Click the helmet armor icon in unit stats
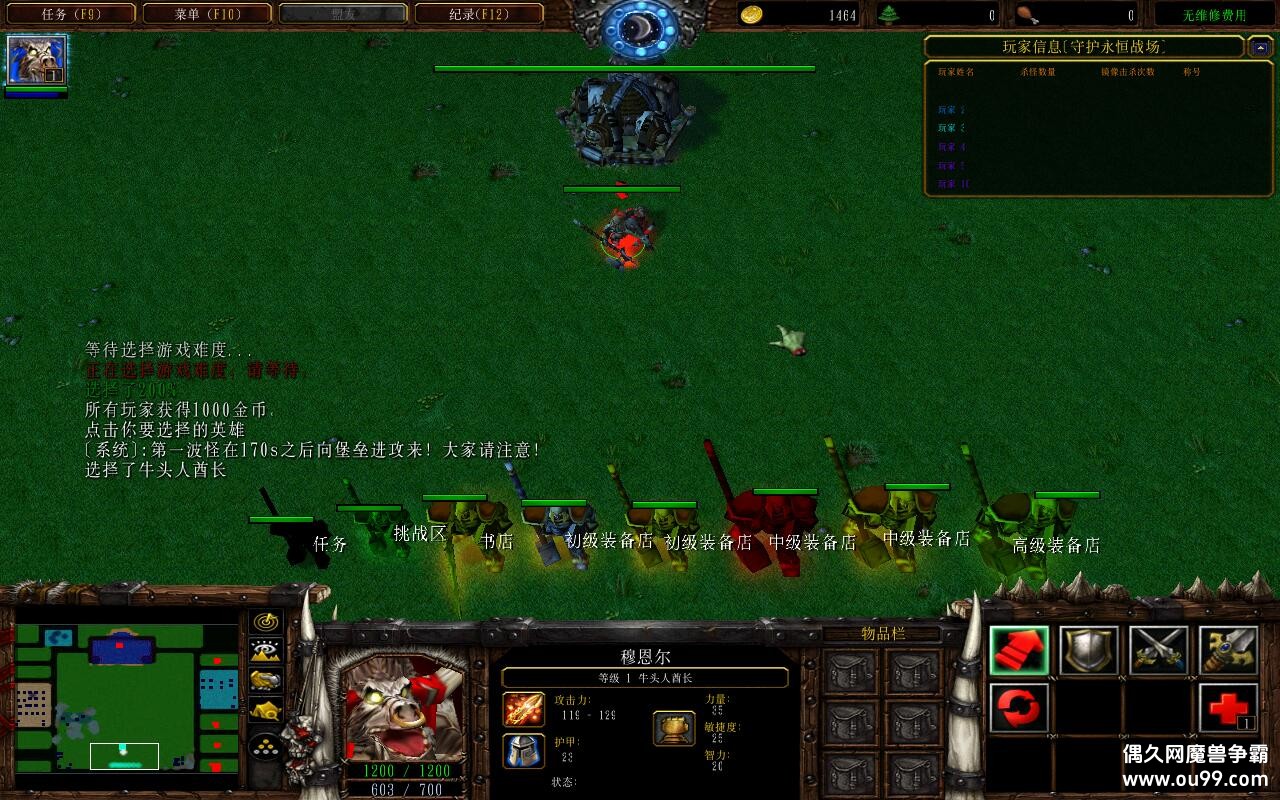The height and width of the screenshot is (800, 1280). 523,750
